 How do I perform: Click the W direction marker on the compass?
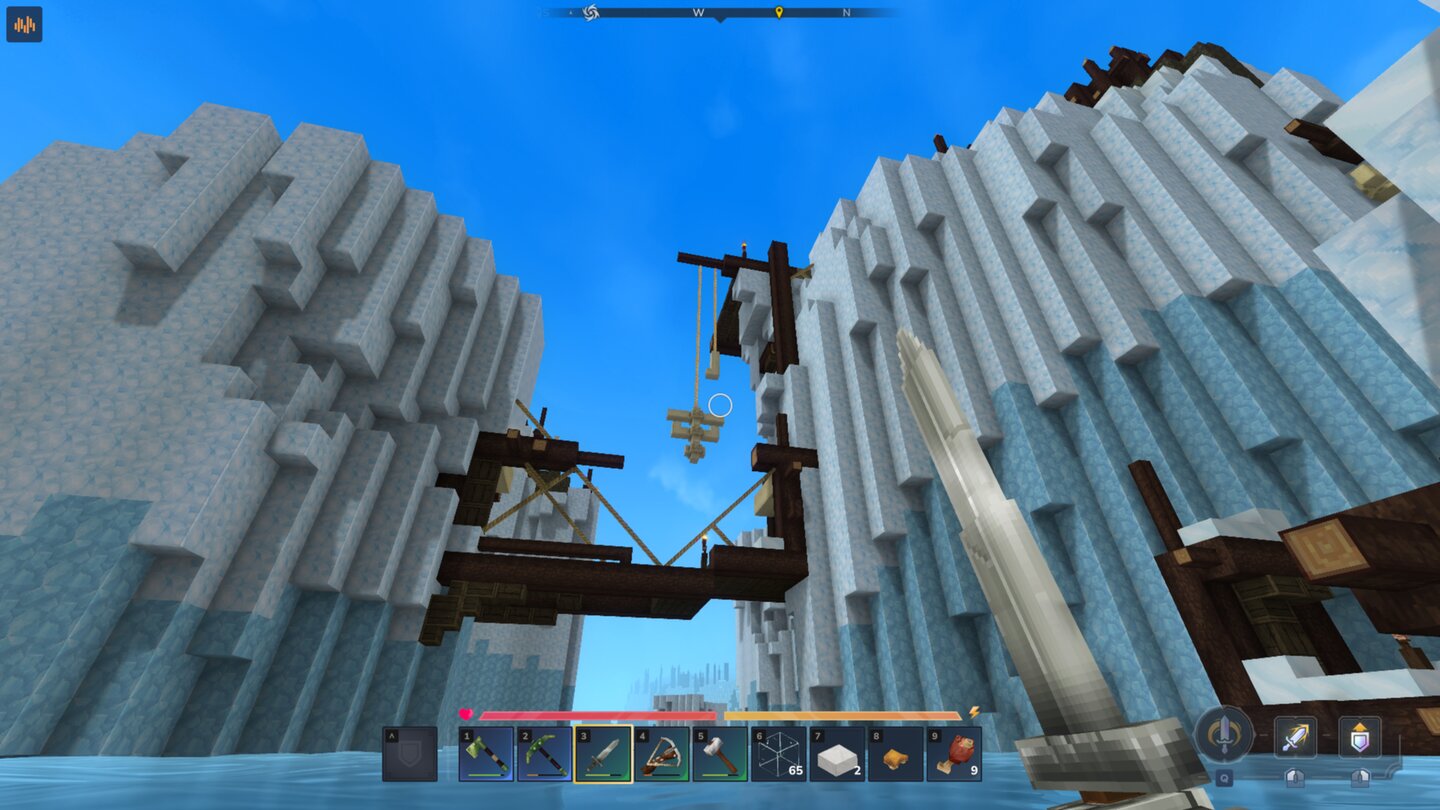pos(698,13)
